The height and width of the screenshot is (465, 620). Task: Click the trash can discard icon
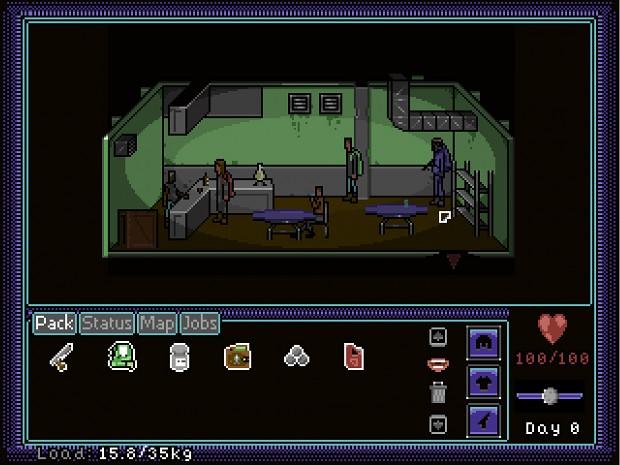click(437, 393)
